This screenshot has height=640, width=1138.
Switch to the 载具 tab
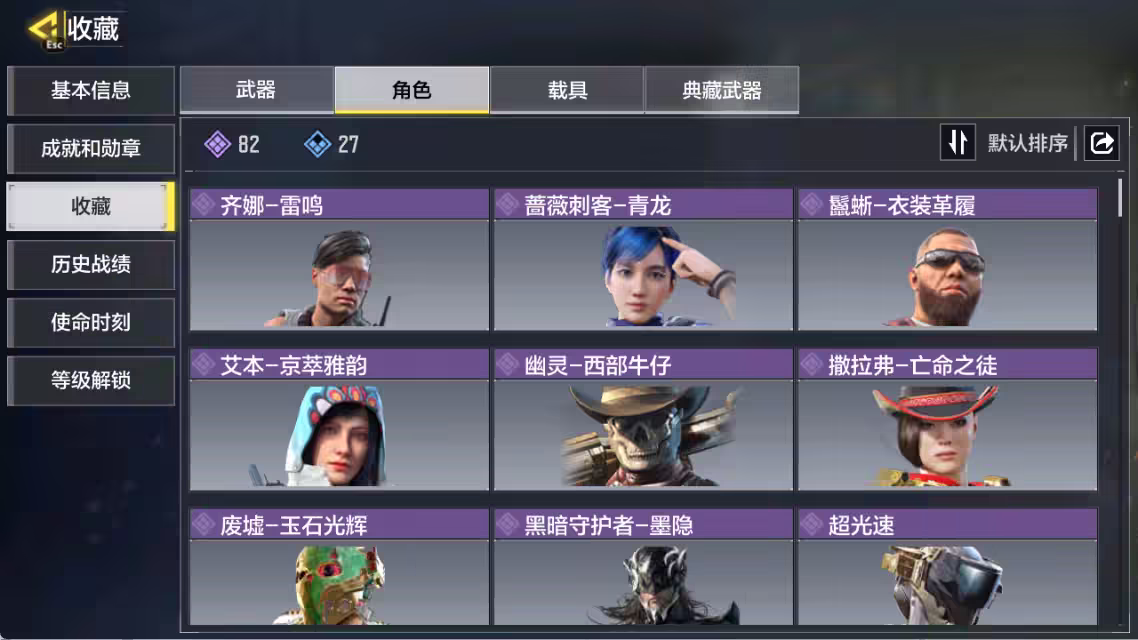pos(567,91)
